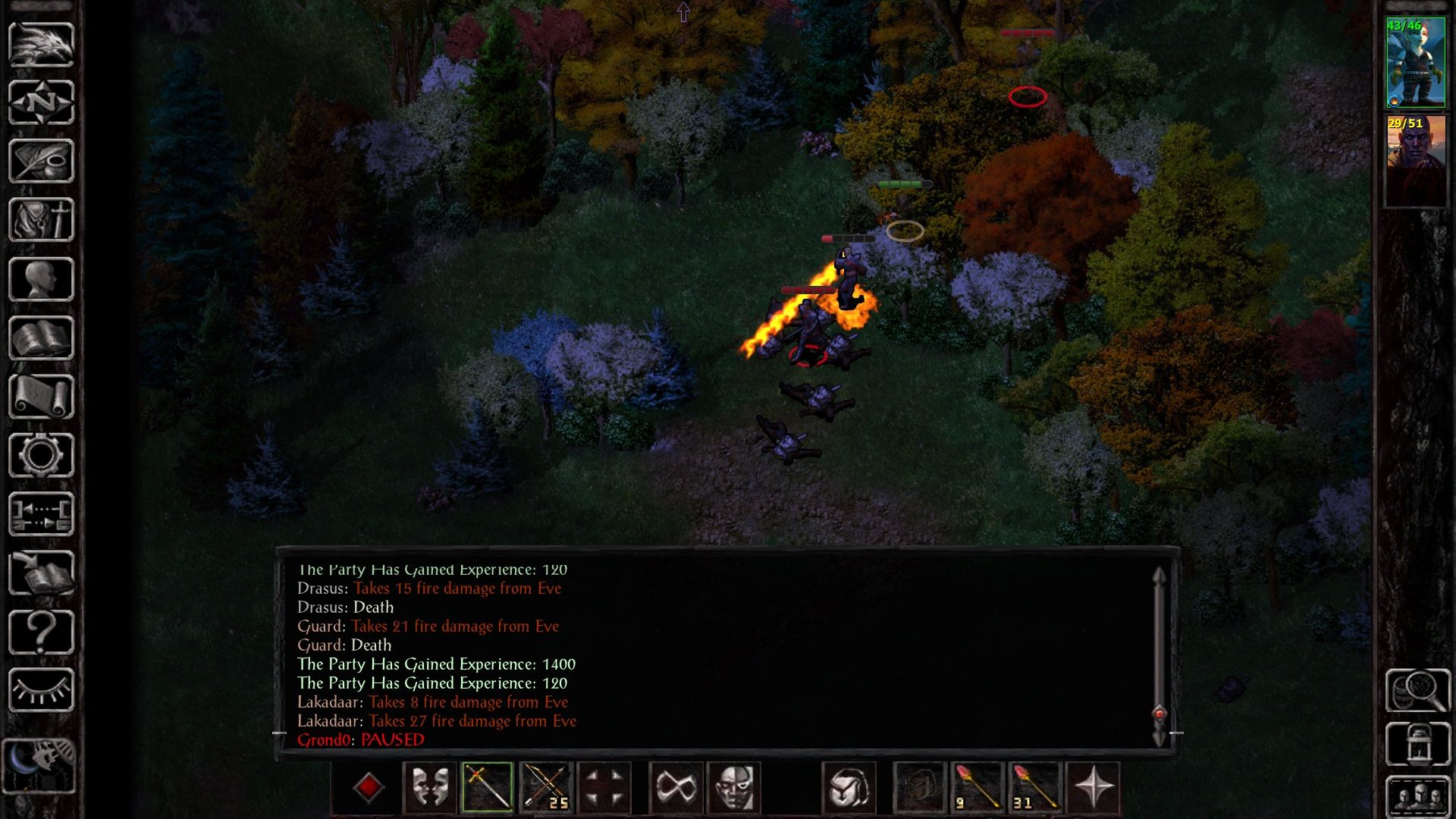Image resolution: width=1456 pixels, height=819 pixels.
Task: Hide the interface with the closed eye button
Action: coord(41,690)
